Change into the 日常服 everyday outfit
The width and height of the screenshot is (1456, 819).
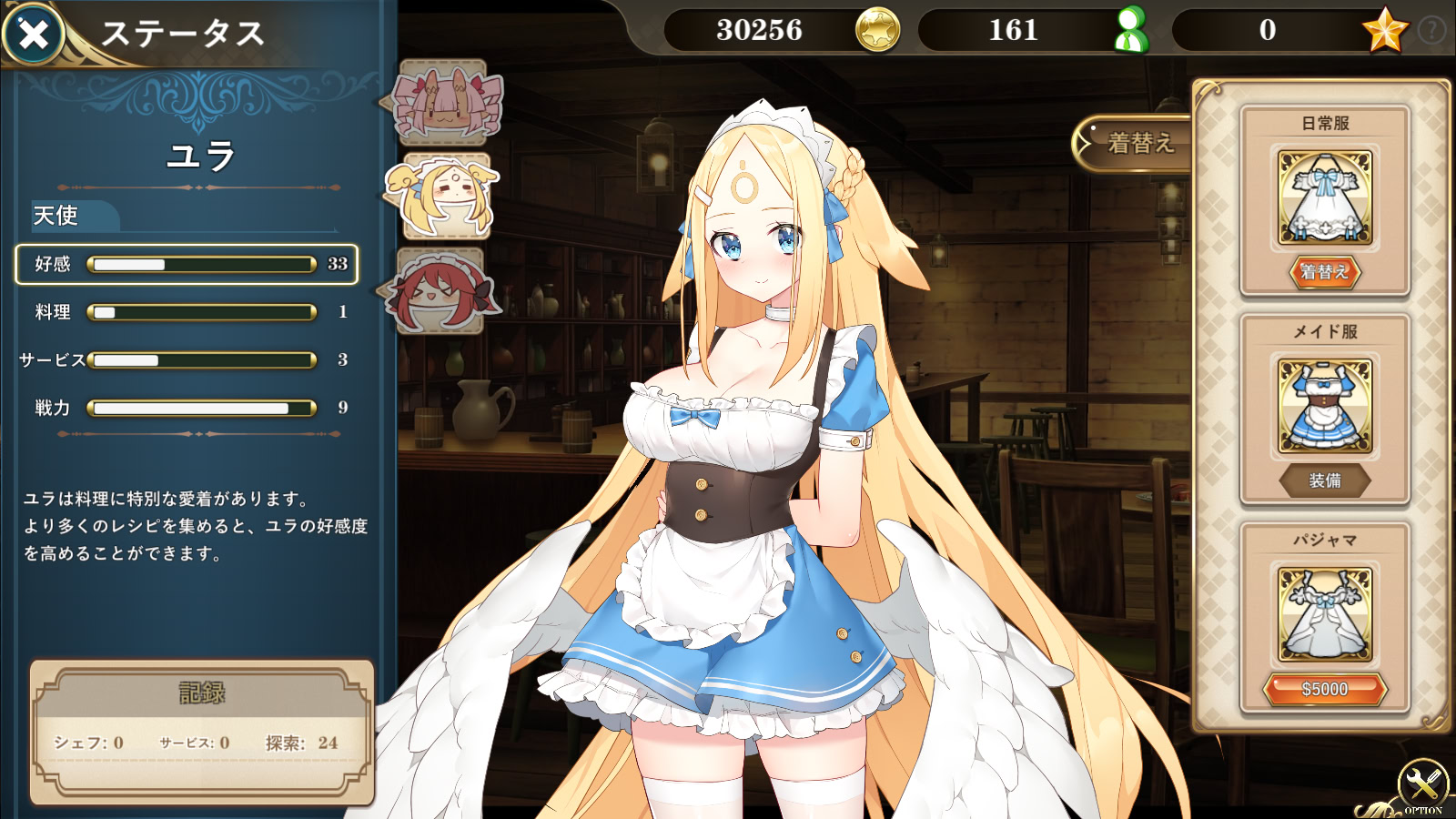click(1324, 272)
